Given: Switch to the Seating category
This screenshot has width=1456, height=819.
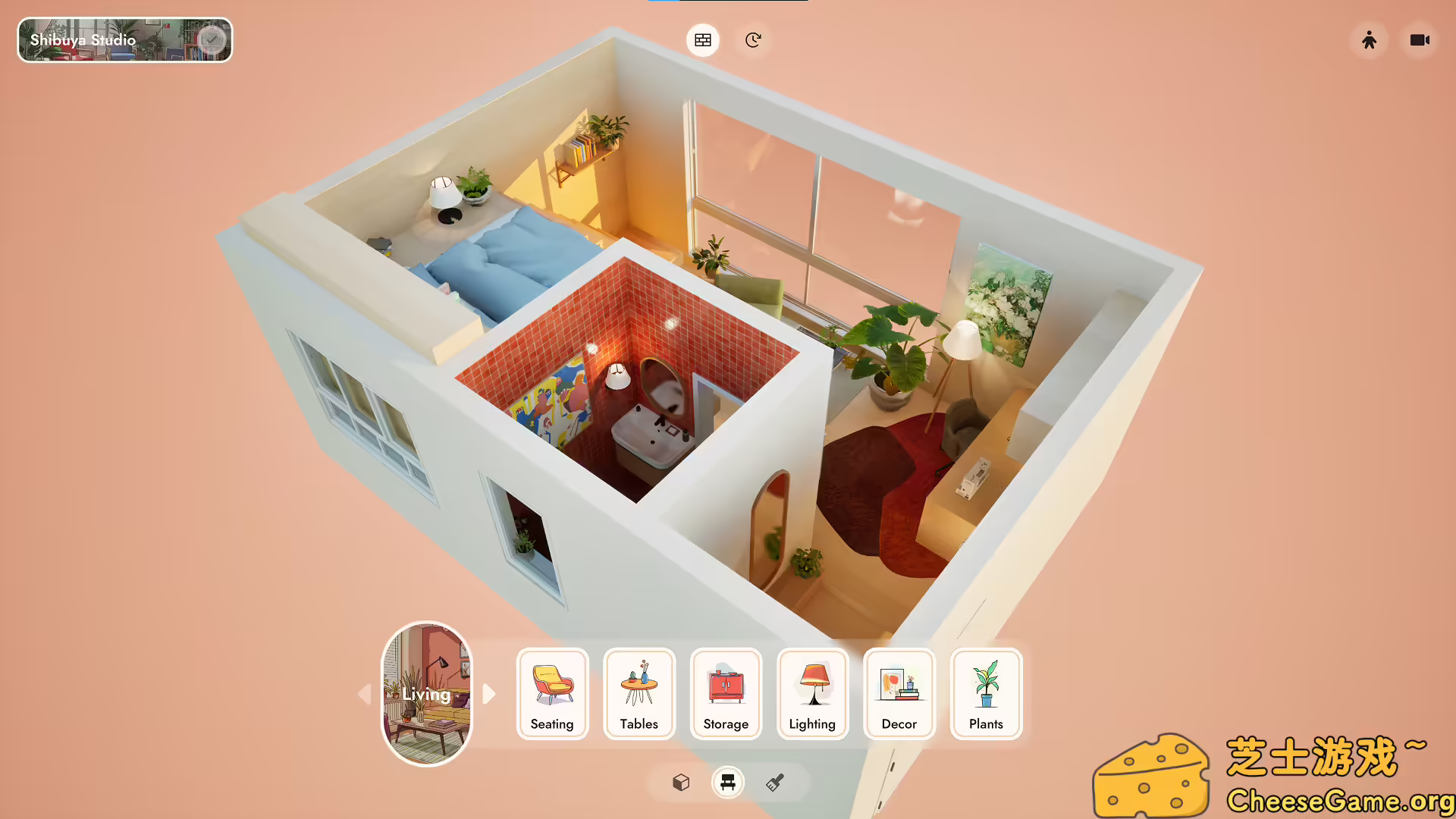Looking at the screenshot, I should tap(552, 694).
